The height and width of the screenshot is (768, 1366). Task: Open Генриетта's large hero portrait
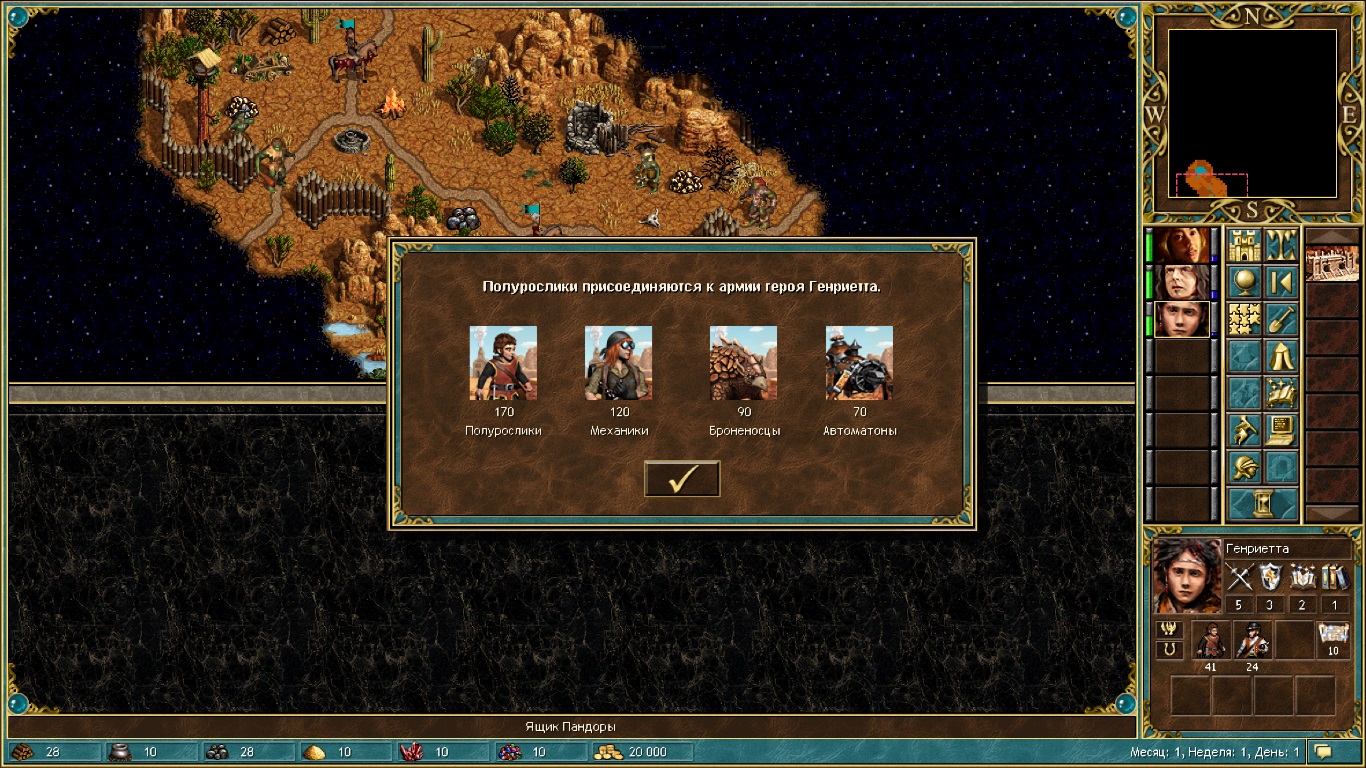click(1187, 576)
